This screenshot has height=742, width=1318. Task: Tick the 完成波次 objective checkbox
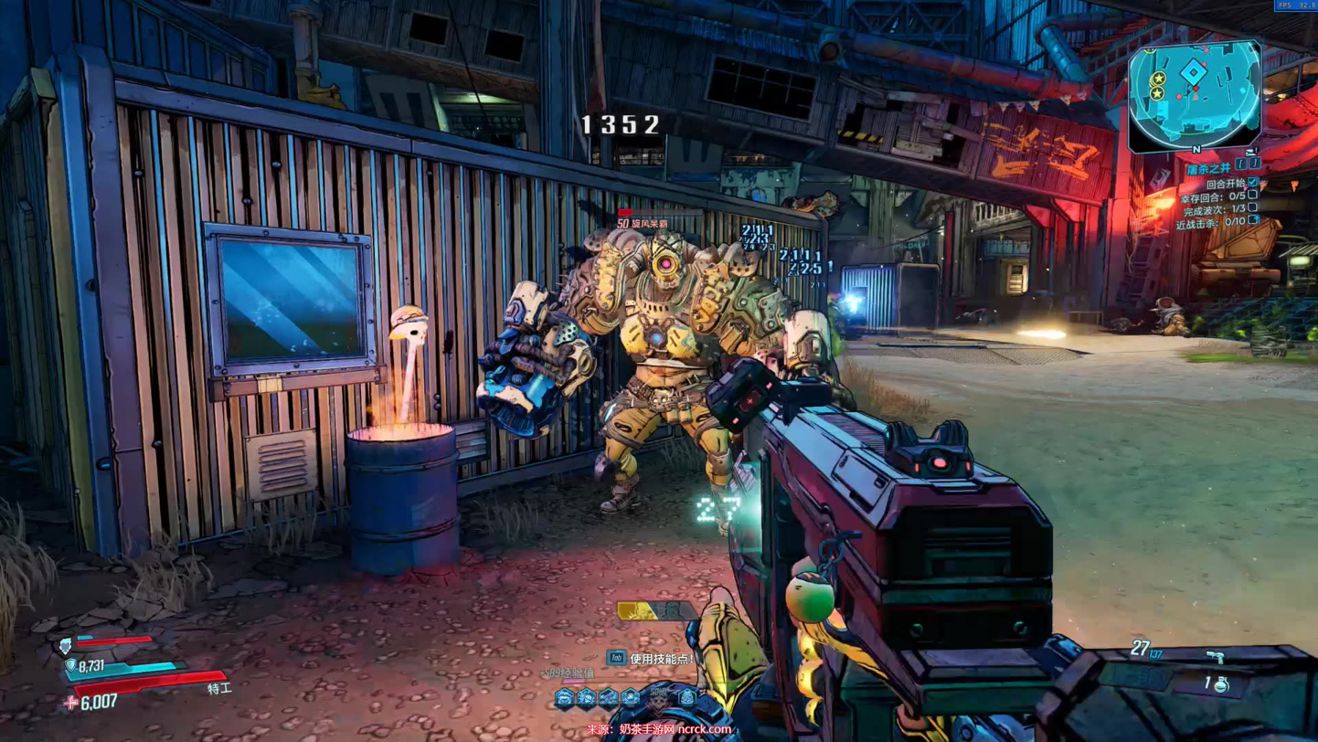1254,208
